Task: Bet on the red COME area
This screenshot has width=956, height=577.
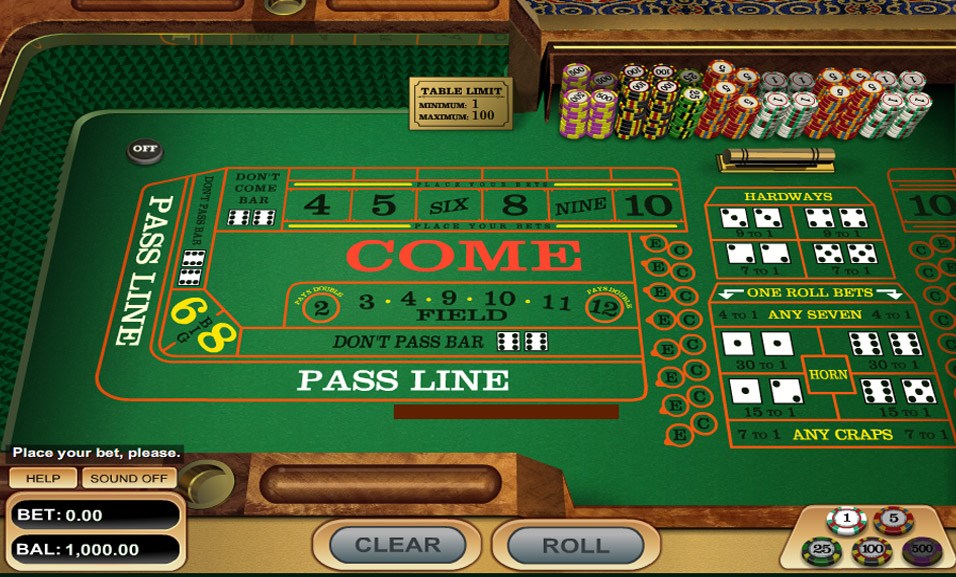Action: pos(464,256)
